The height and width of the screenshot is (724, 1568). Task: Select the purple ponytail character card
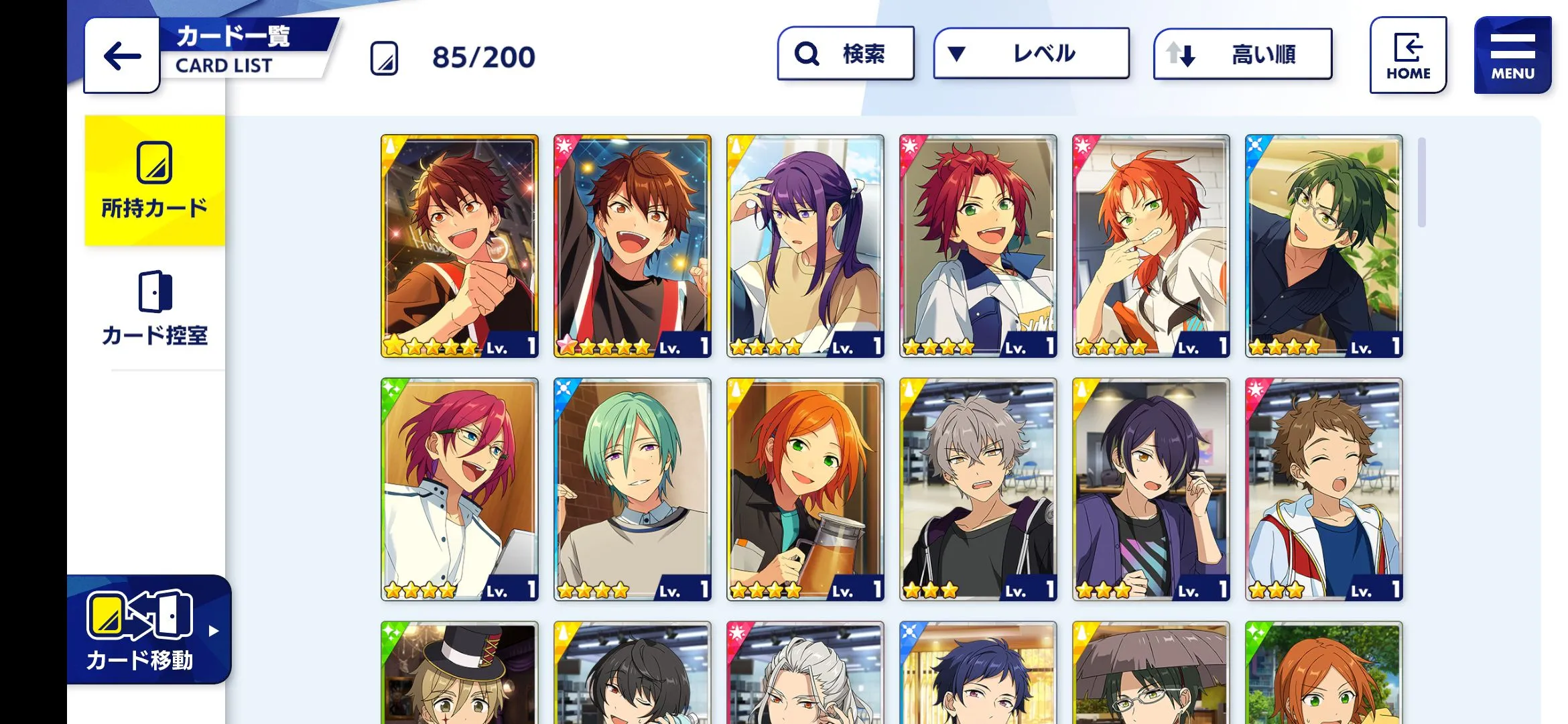pos(805,246)
